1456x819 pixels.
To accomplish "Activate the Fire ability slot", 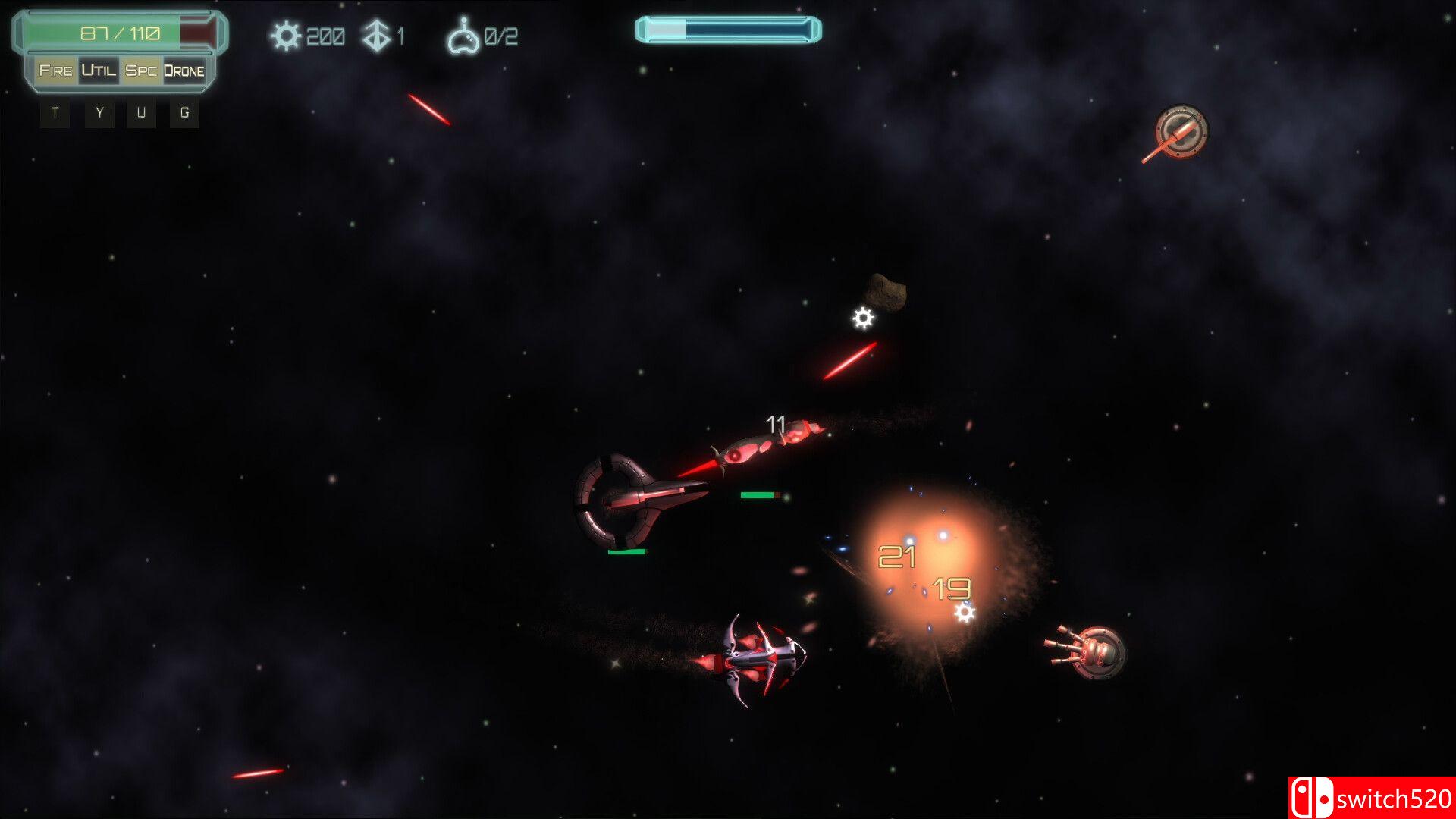I will click(55, 71).
